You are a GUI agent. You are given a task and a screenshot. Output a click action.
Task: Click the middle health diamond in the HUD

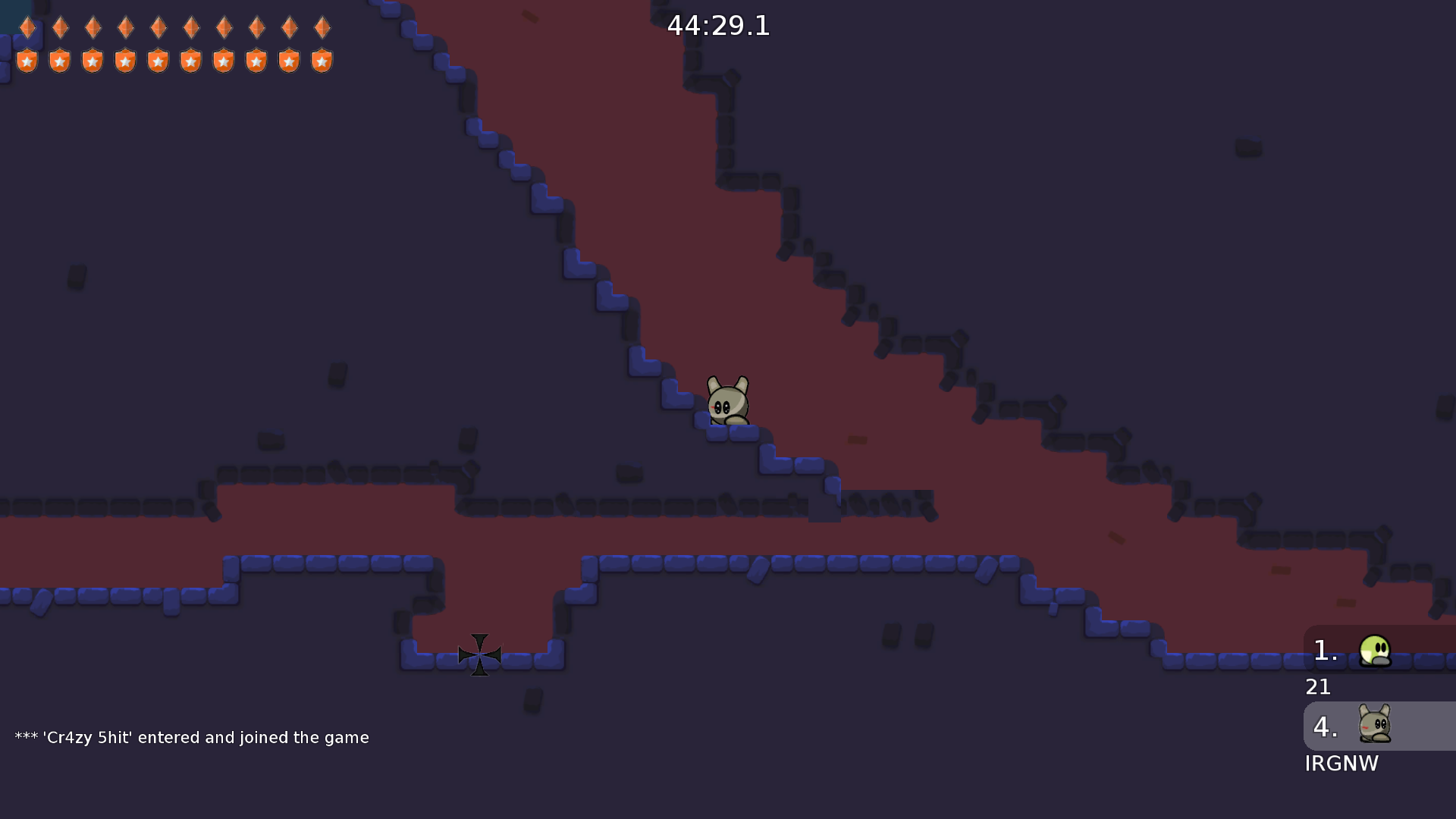pyautogui.click(x=158, y=28)
